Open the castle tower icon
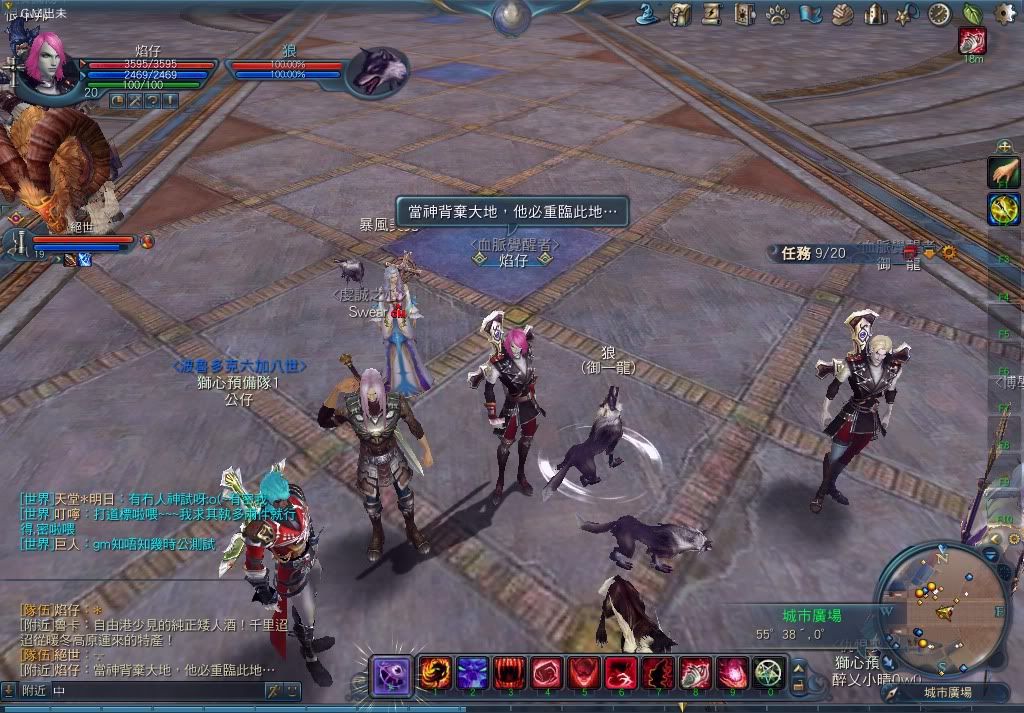 point(875,14)
